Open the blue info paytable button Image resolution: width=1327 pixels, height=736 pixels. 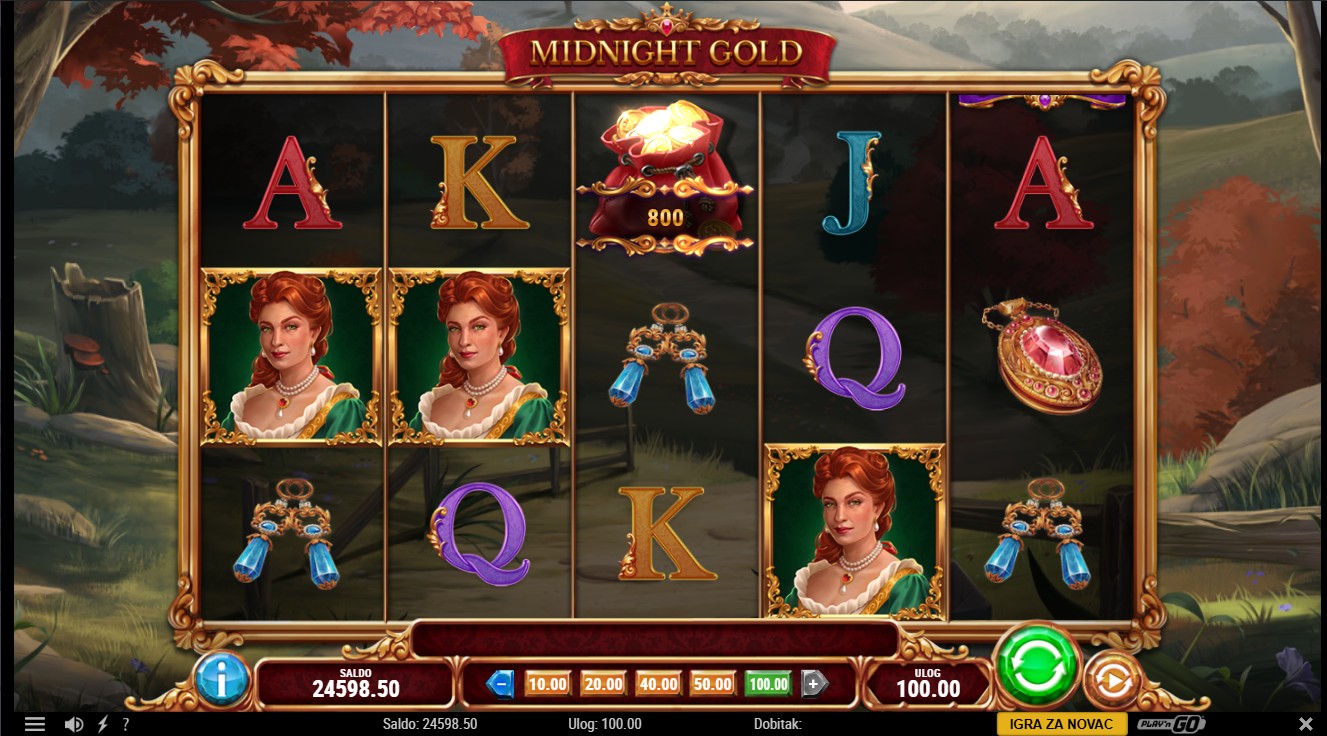[x=221, y=680]
